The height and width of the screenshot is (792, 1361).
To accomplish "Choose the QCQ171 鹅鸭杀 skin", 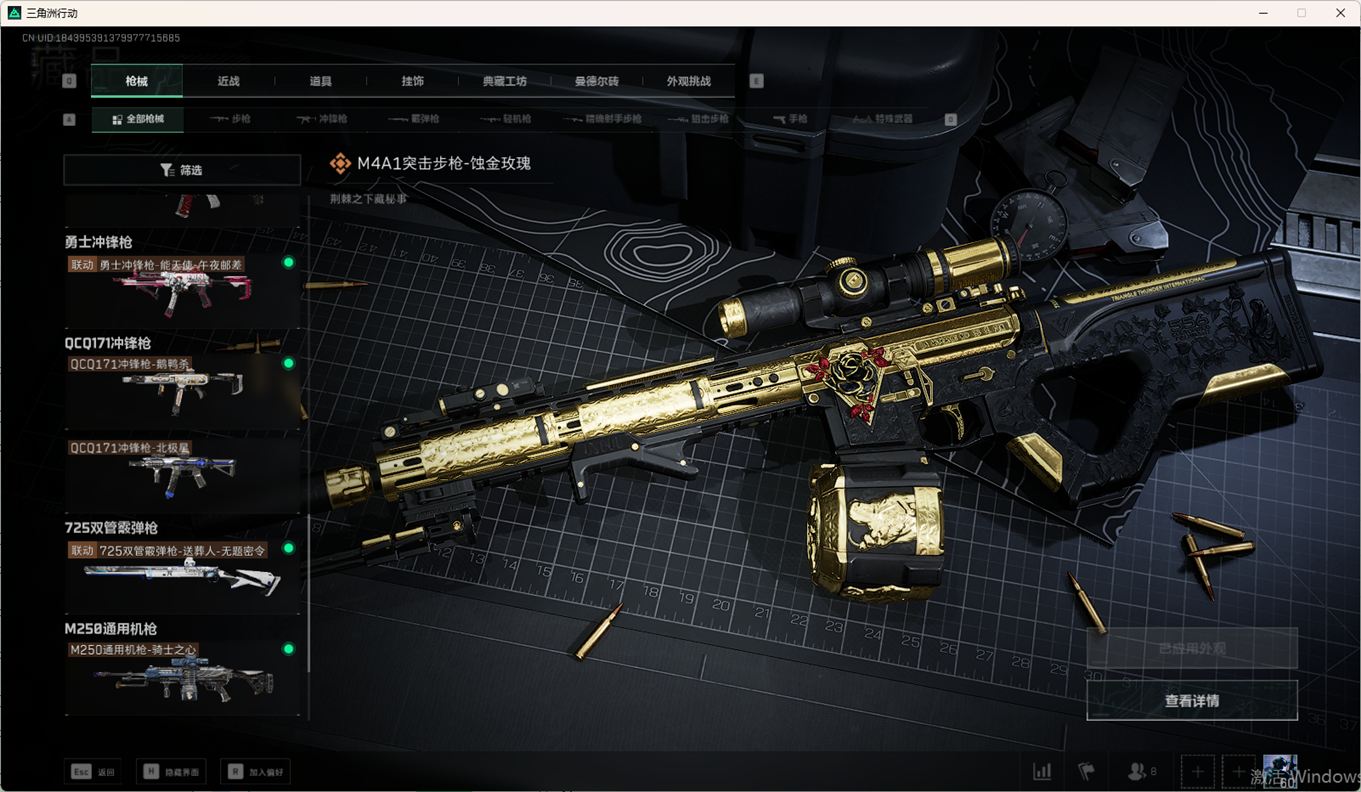I will tap(182, 384).
